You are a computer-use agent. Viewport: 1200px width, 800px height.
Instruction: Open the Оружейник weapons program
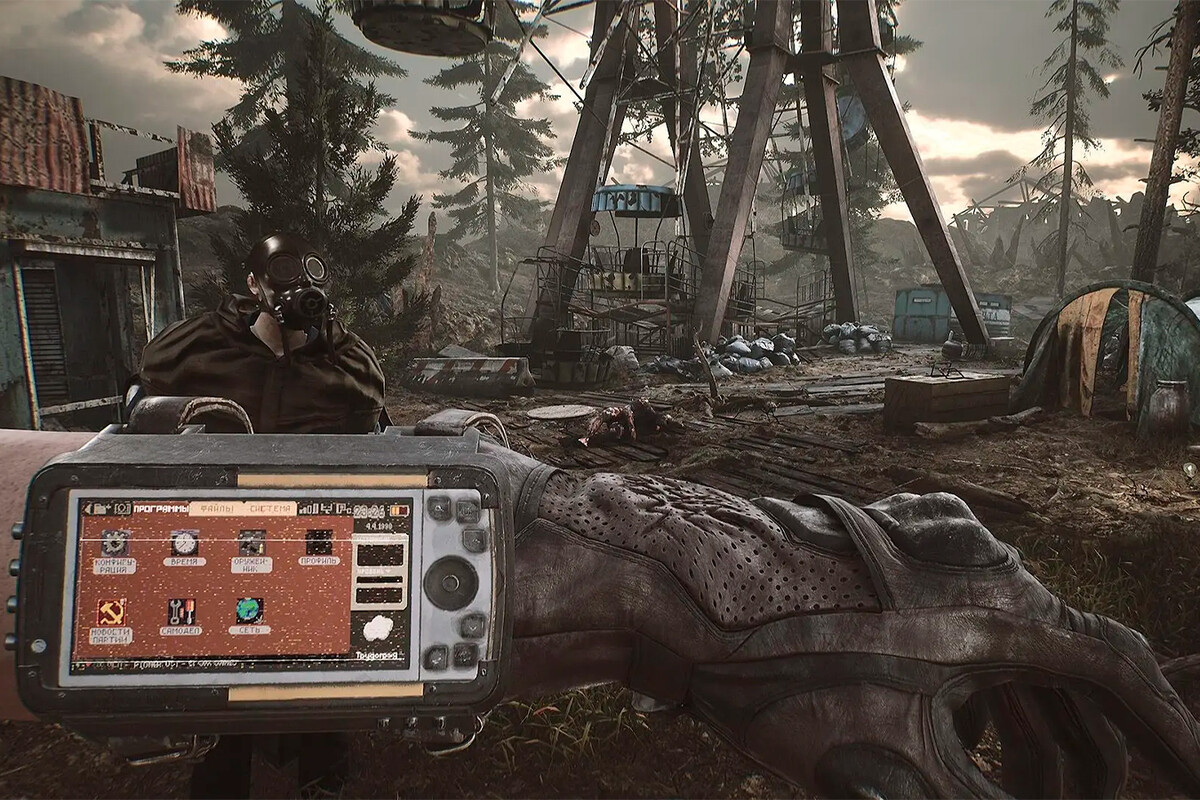tap(251, 543)
